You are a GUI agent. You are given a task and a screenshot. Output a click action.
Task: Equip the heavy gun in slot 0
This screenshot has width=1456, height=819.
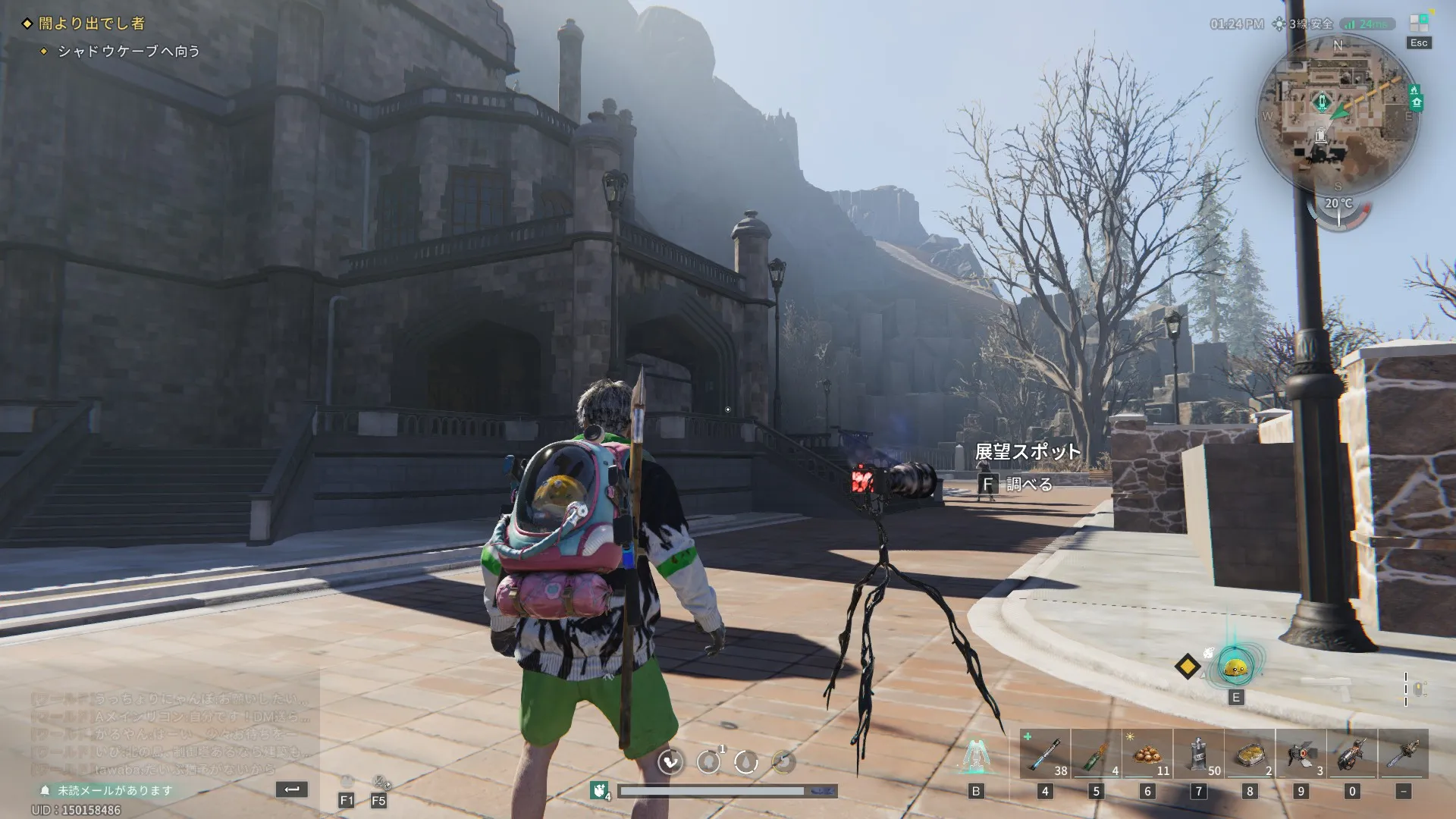[x=1352, y=755]
